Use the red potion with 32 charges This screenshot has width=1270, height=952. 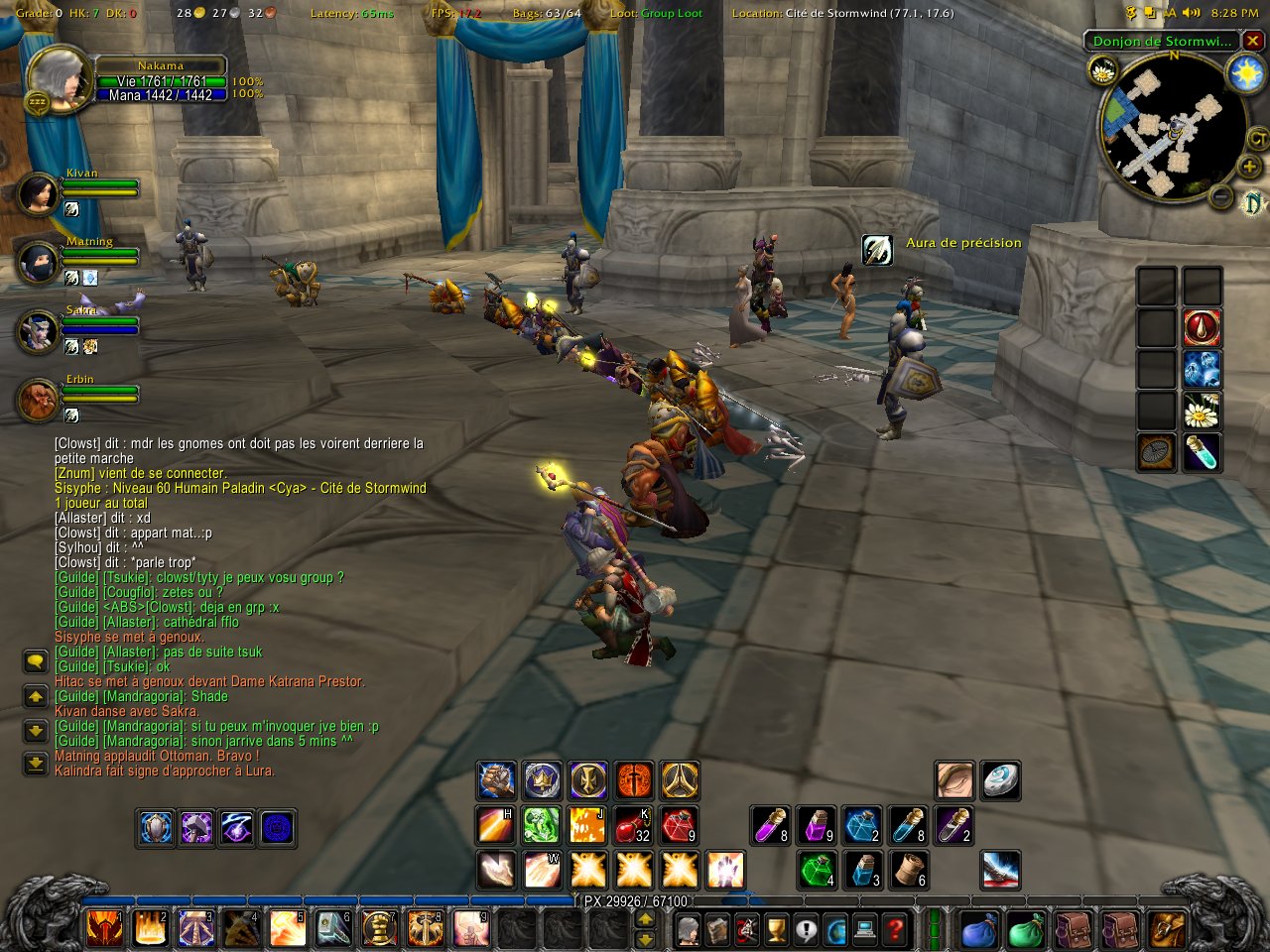(x=633, y=825)
